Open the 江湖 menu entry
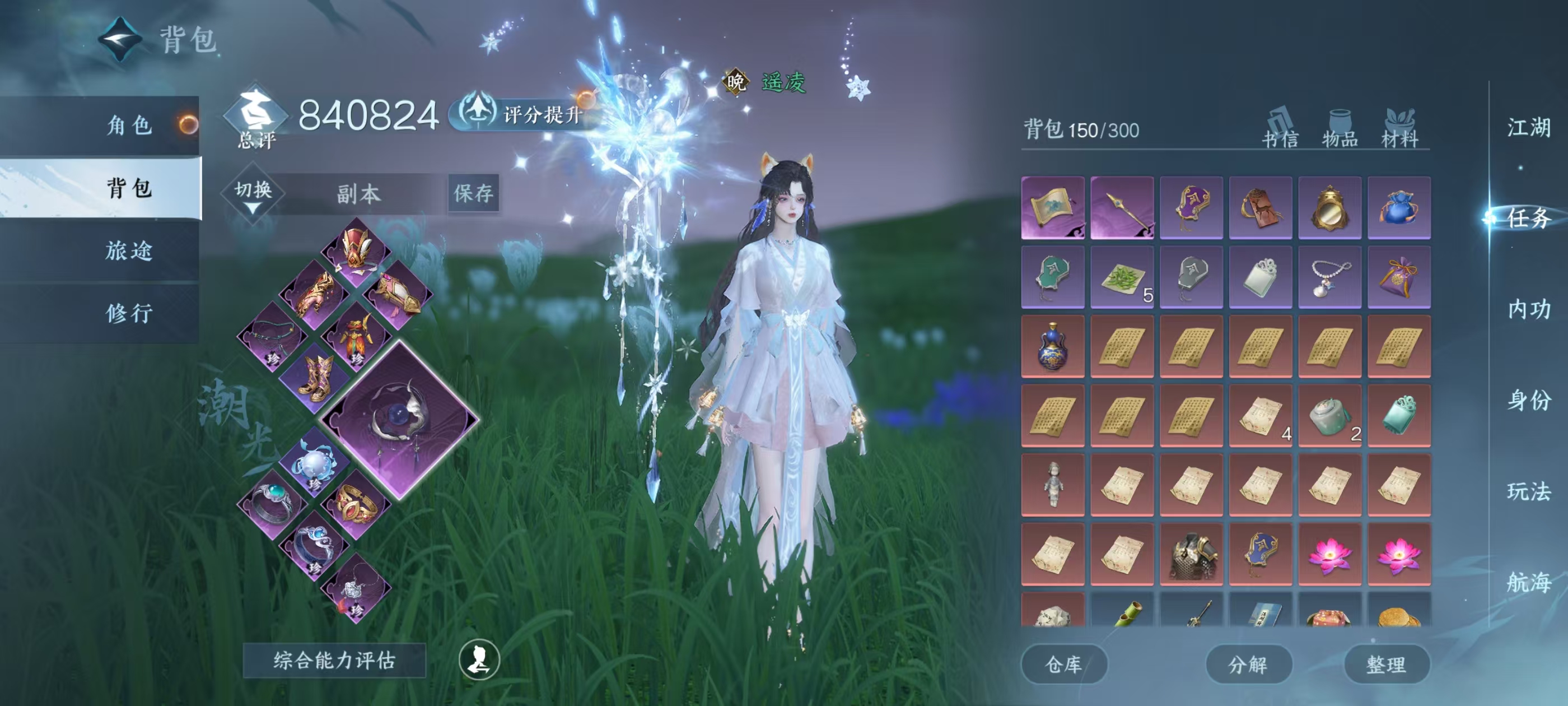 [x=1528, y=127]
